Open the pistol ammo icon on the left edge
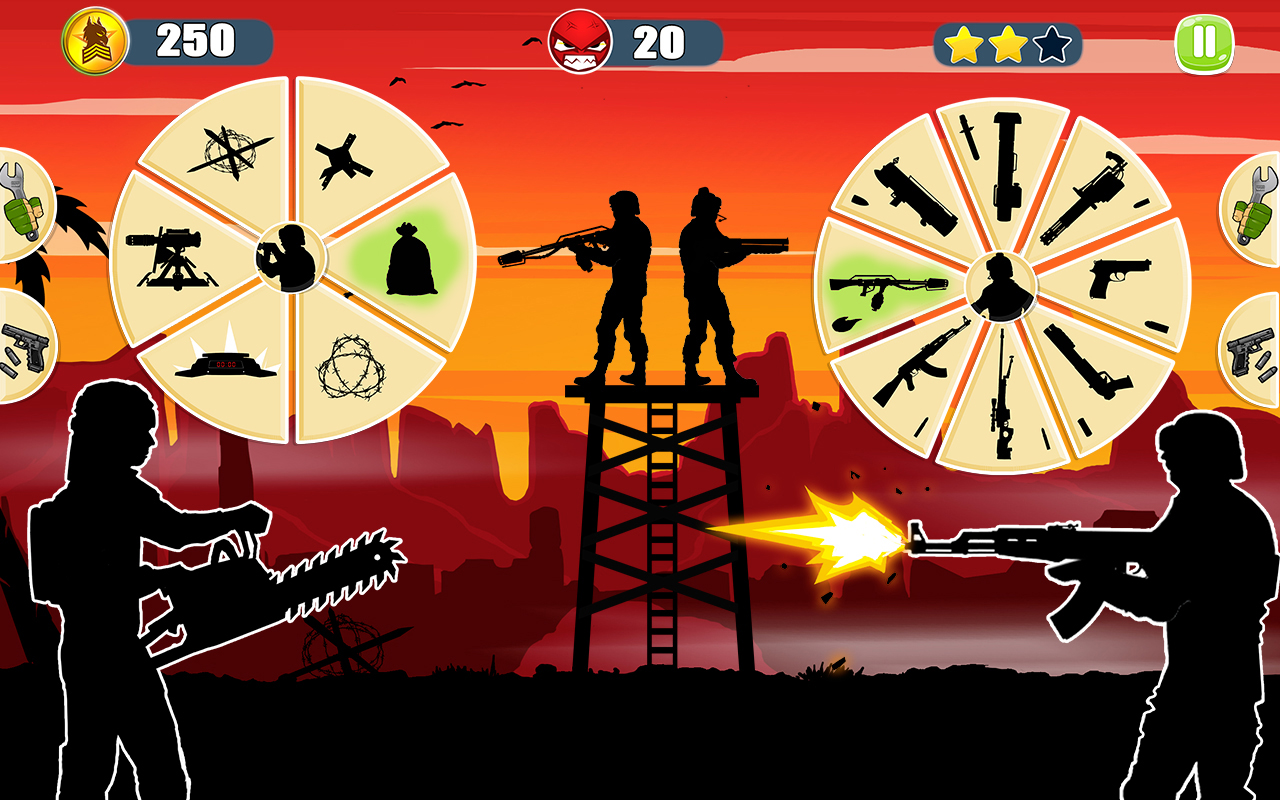 point(22,348)
